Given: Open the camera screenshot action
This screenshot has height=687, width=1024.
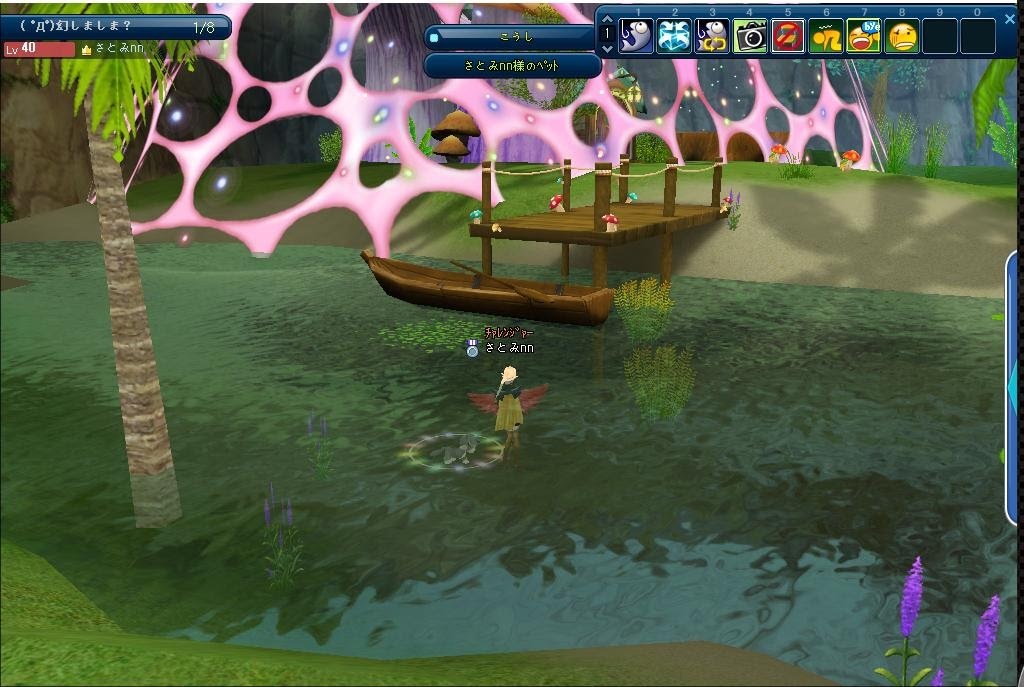Looking at the screenshot, I should point(750,36).
